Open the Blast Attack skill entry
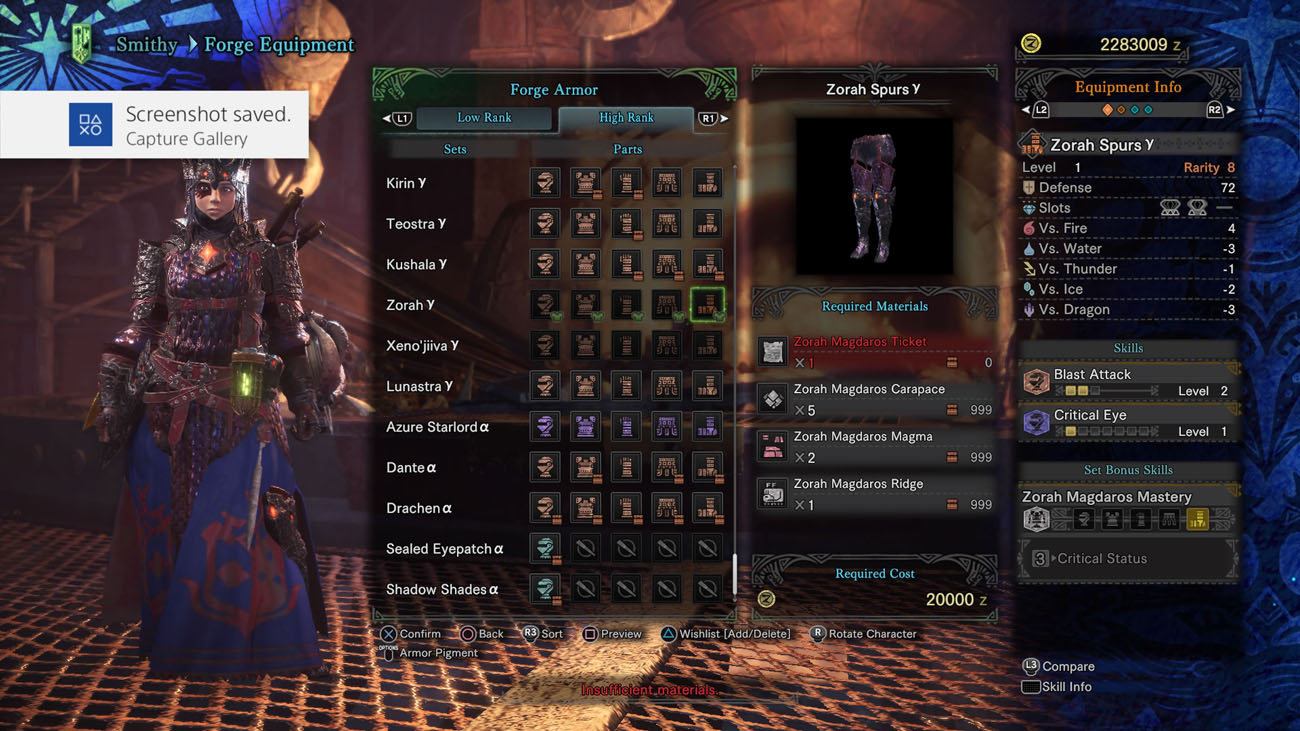 pos(1128,382)
